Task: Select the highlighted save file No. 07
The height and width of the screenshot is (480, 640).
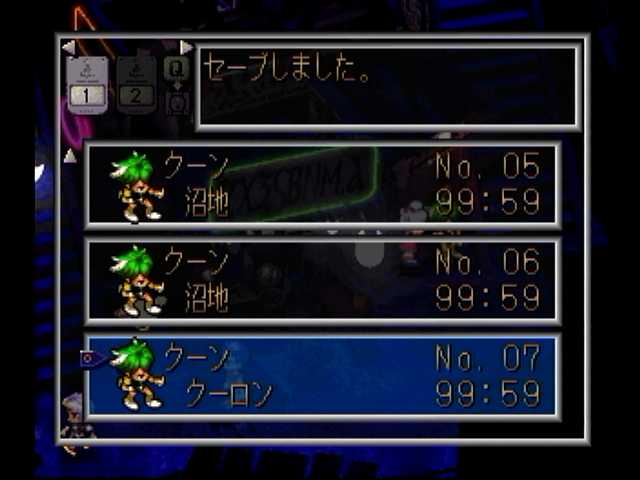Action: tap(322, 376)
